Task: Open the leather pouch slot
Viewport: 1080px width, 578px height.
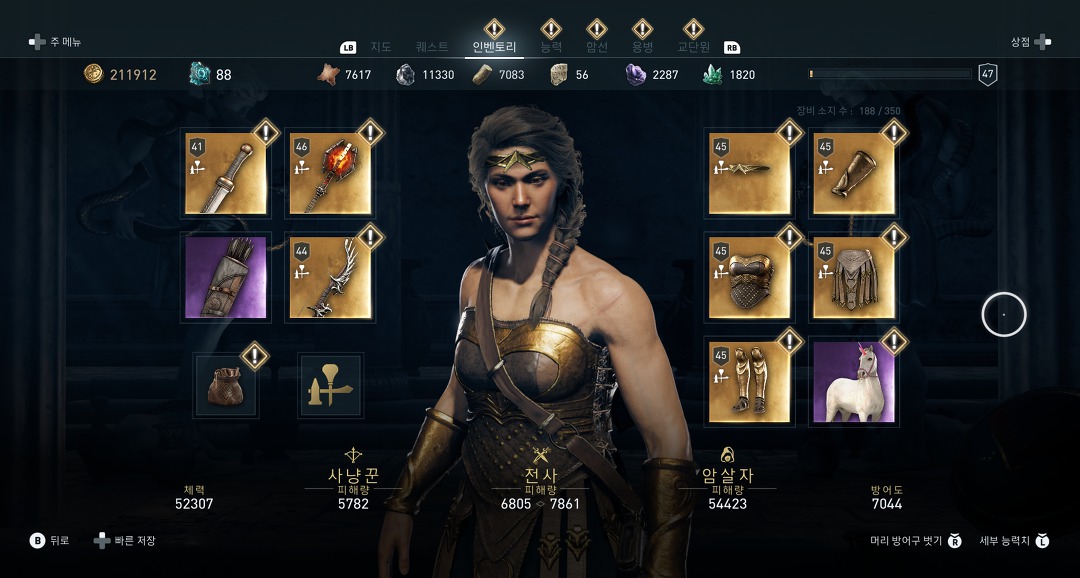Action: [226, 386]
